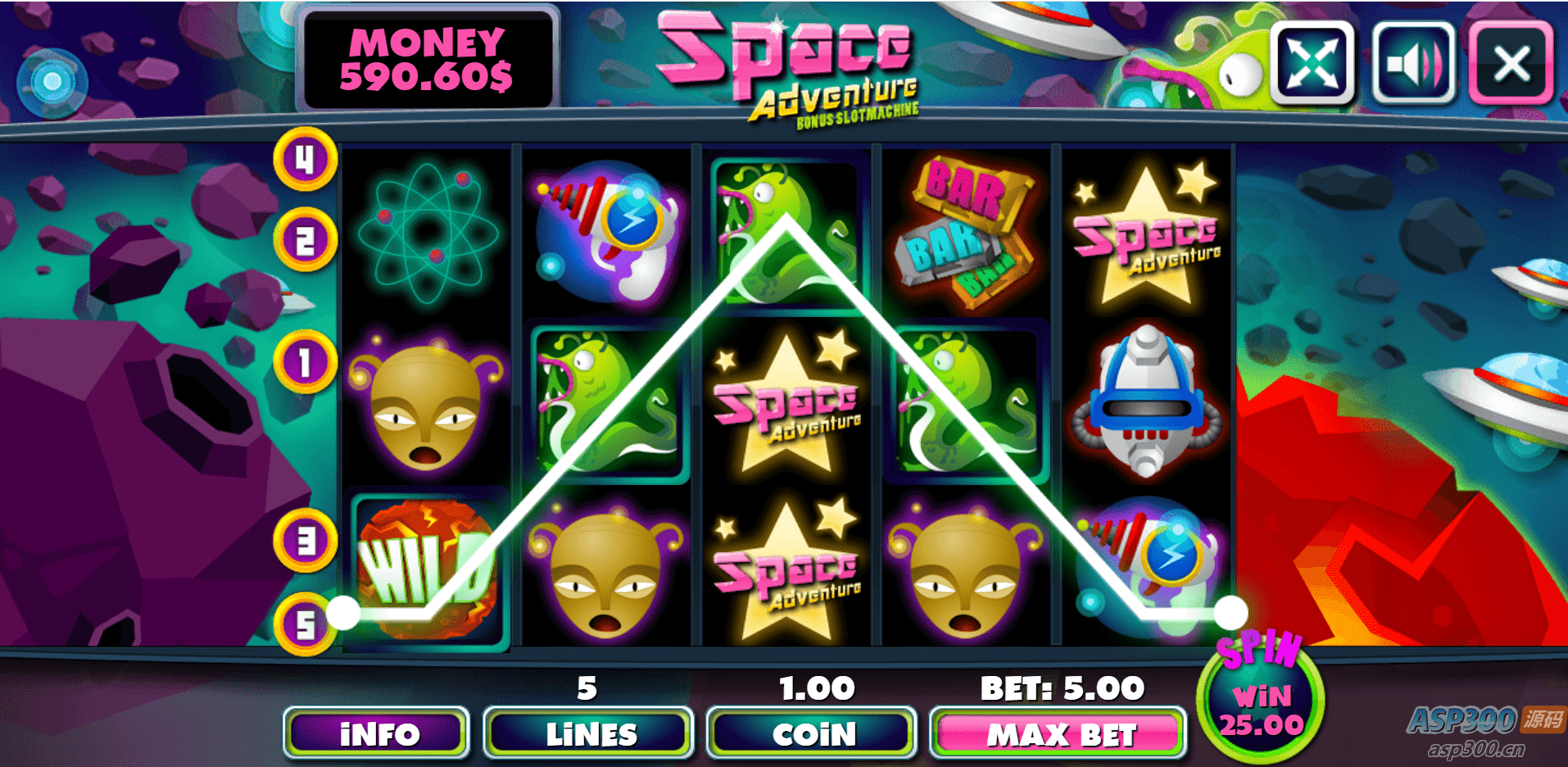Select MAX BET

tap(1059, 733)
